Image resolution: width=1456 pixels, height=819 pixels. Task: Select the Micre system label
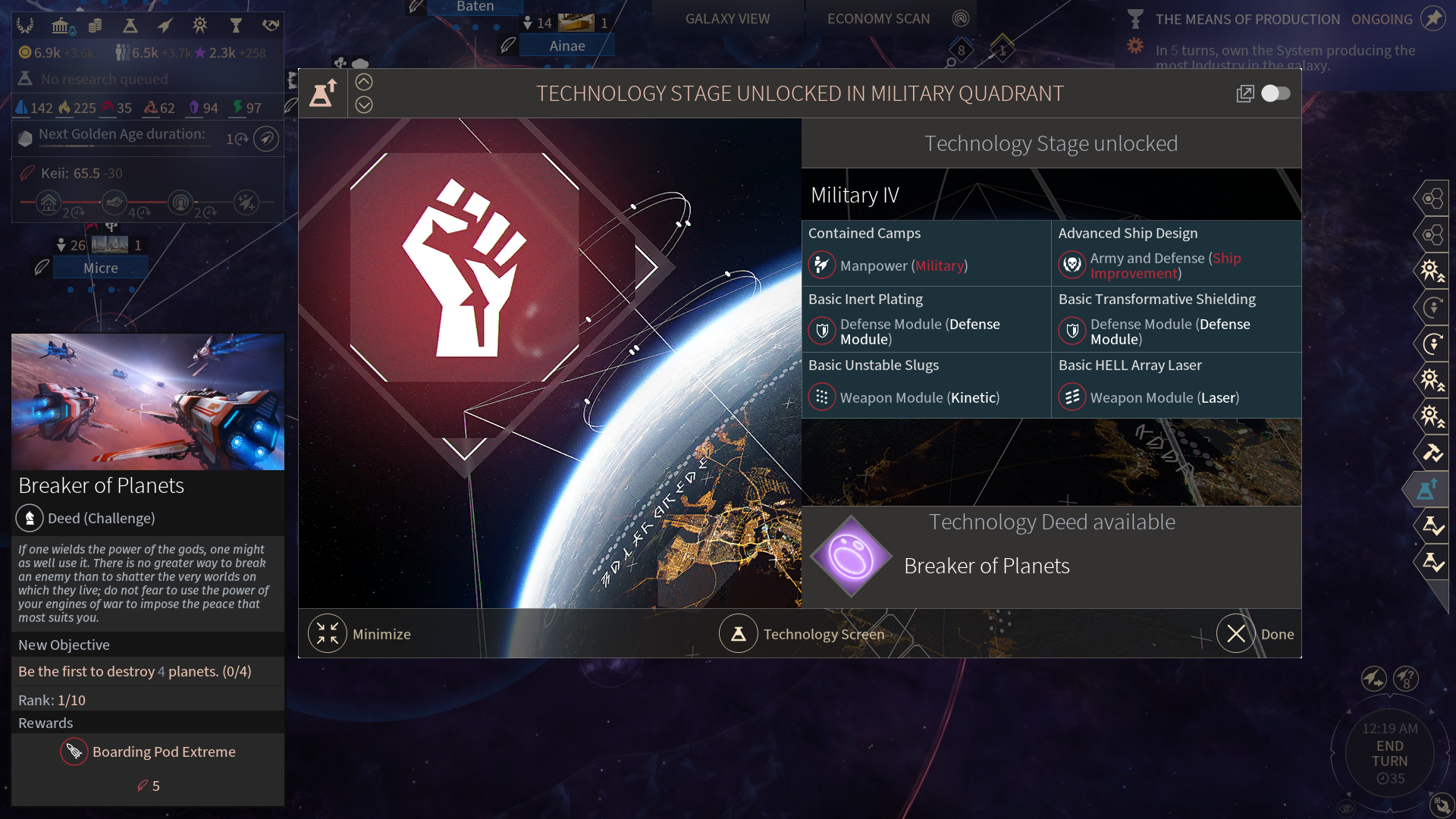(x=101, y=268)
